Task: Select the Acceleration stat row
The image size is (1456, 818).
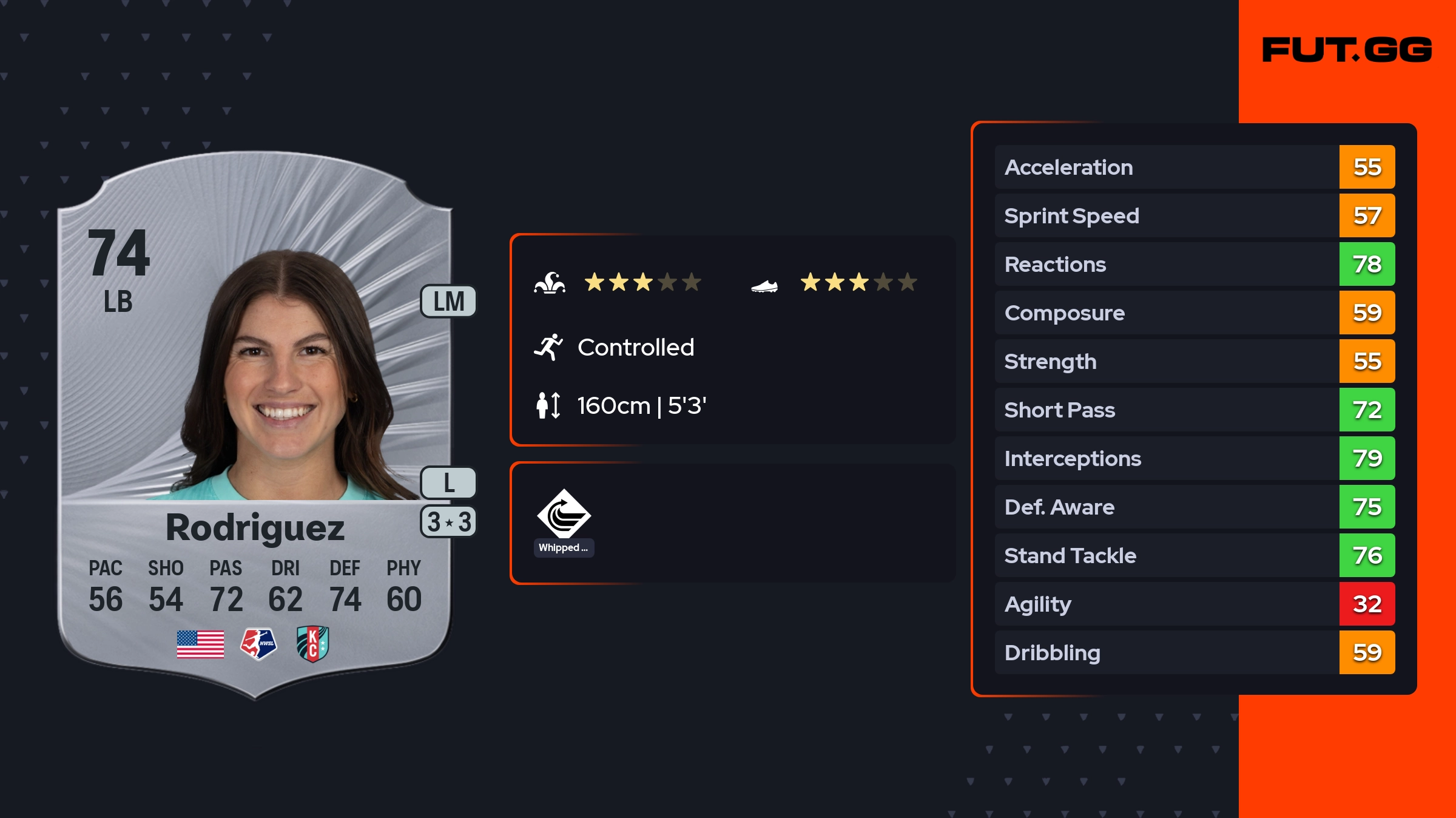Action: tap(1194, 167)
